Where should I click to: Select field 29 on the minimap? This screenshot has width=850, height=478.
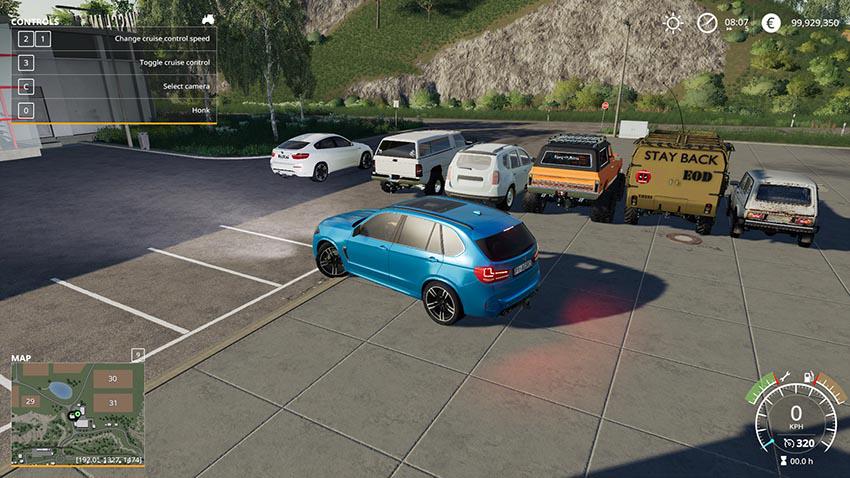tap(30, 400)
